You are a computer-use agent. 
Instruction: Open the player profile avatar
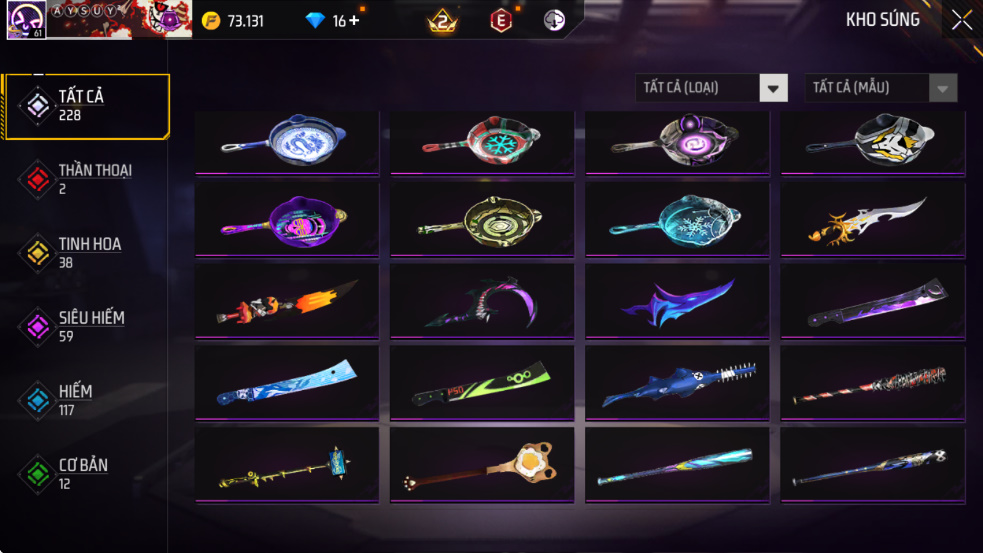[x=25, y=20]
